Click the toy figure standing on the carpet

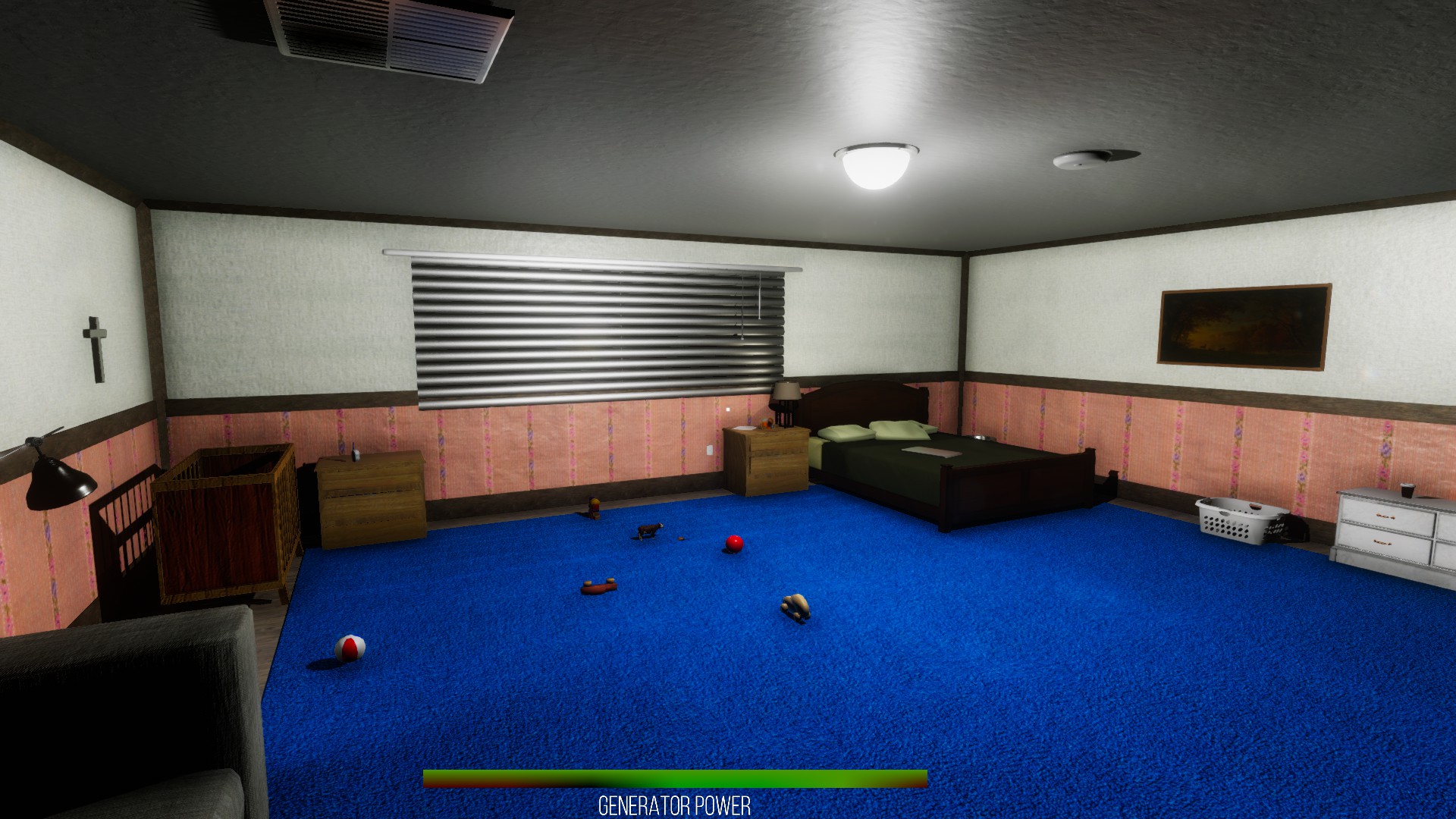[594, 507]
